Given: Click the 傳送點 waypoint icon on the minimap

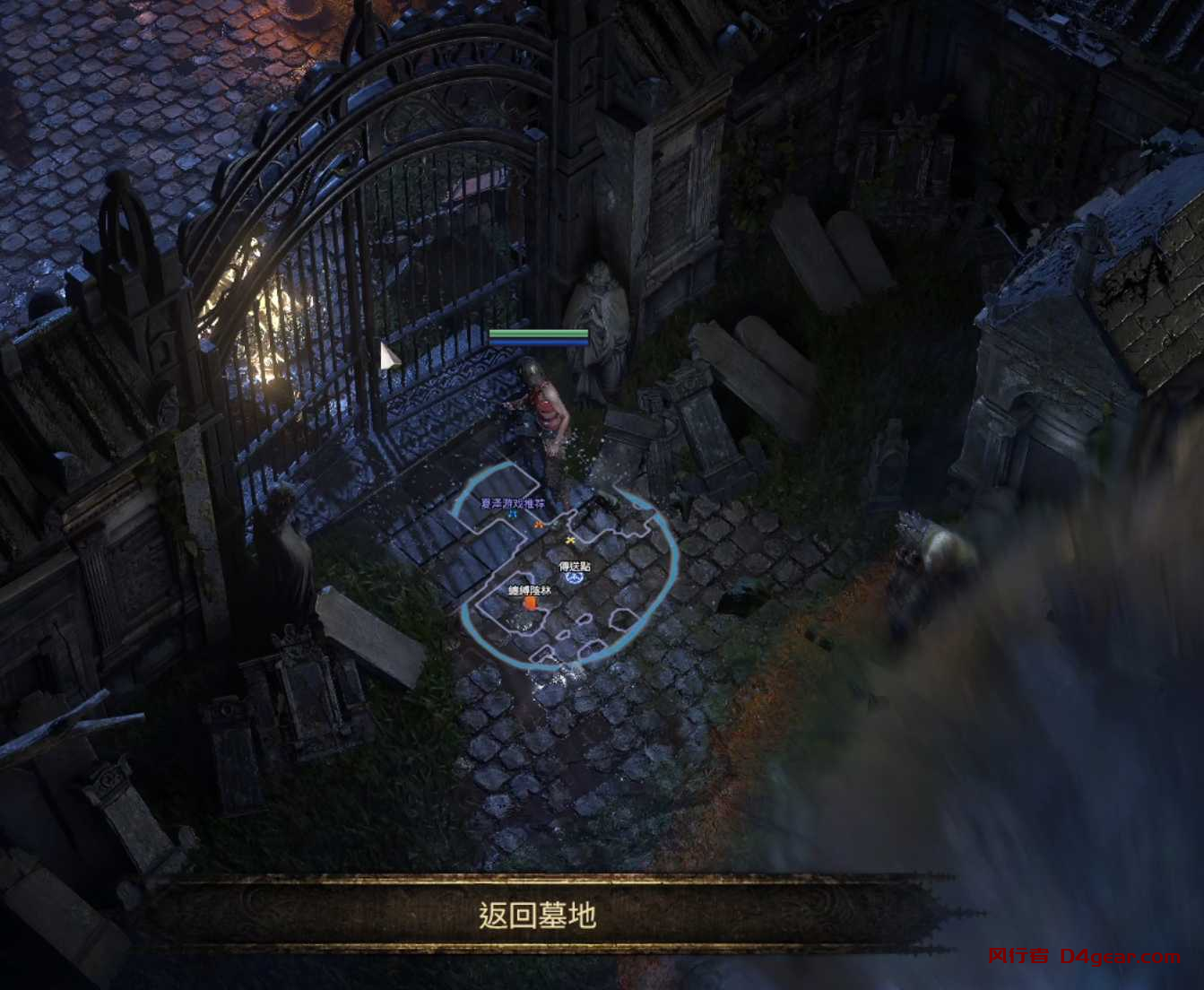Looking at the screenshot, I should 575,577.
